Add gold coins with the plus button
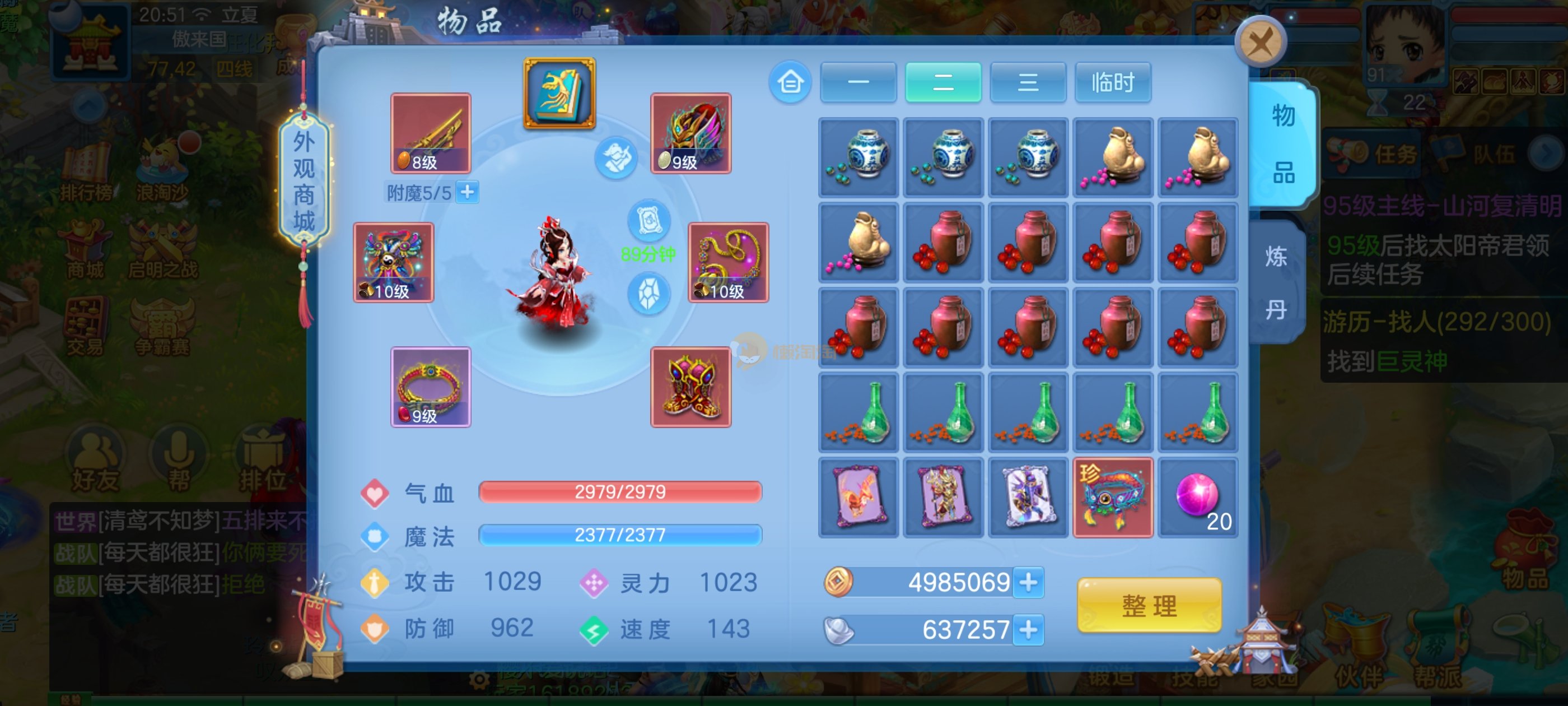Screen dimensions: 1568x706 pos(1028,582)
